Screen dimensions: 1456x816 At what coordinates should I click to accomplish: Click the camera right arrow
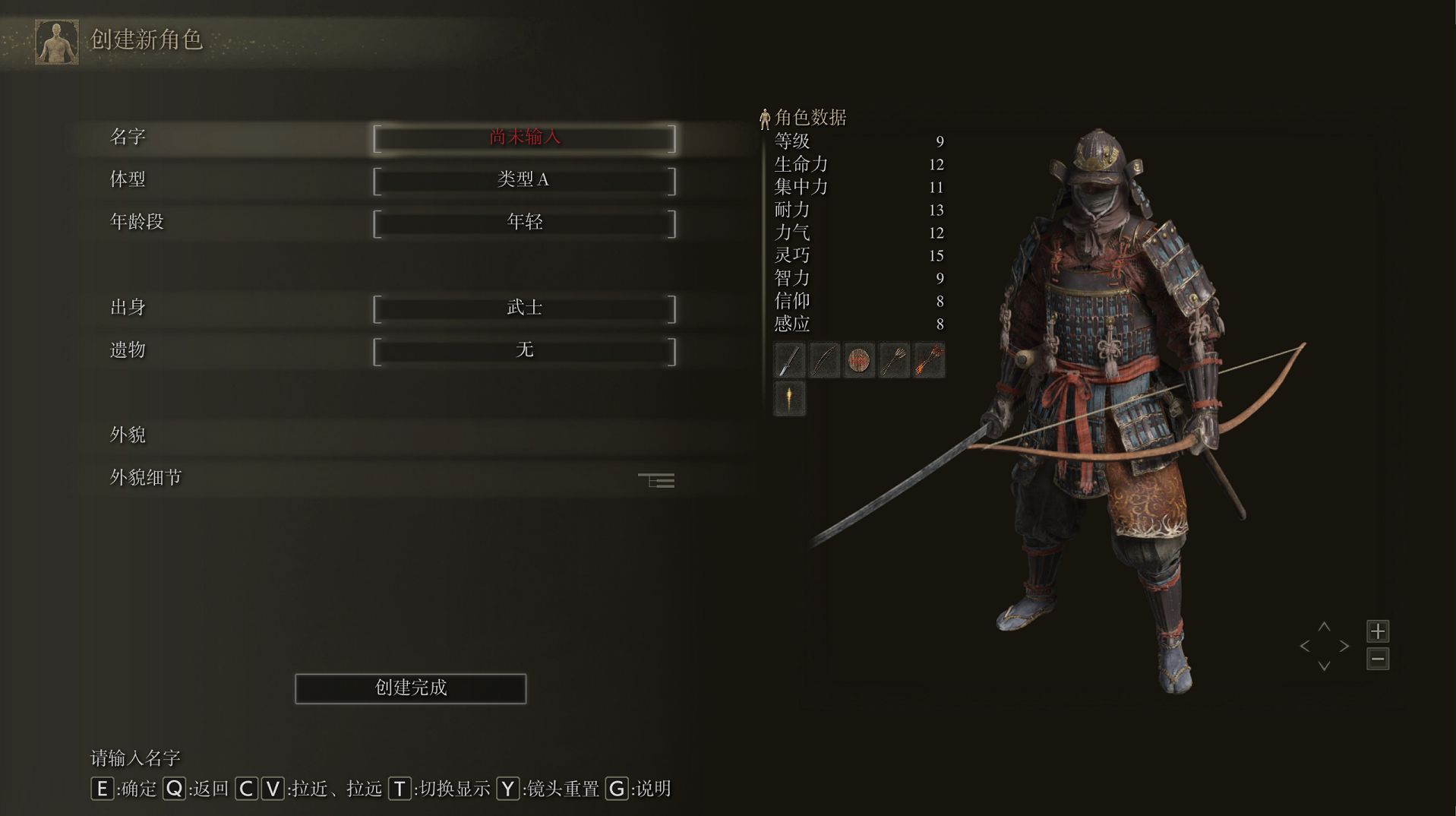tap(1344, 647)
